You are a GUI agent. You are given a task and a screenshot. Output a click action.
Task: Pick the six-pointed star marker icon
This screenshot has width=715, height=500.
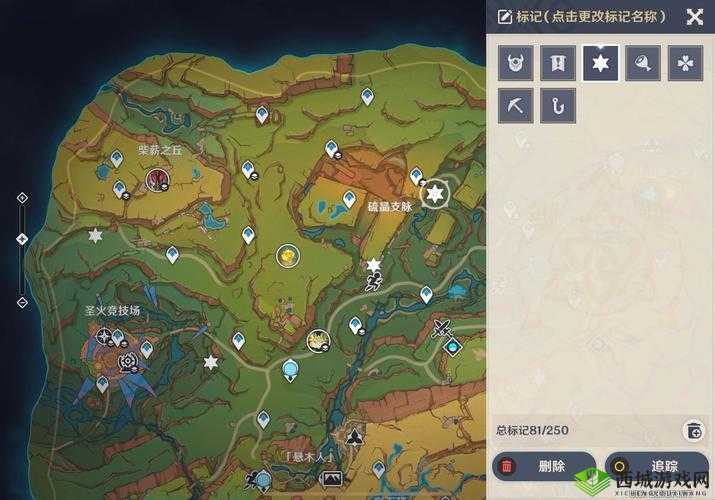[x=601, y=63]
